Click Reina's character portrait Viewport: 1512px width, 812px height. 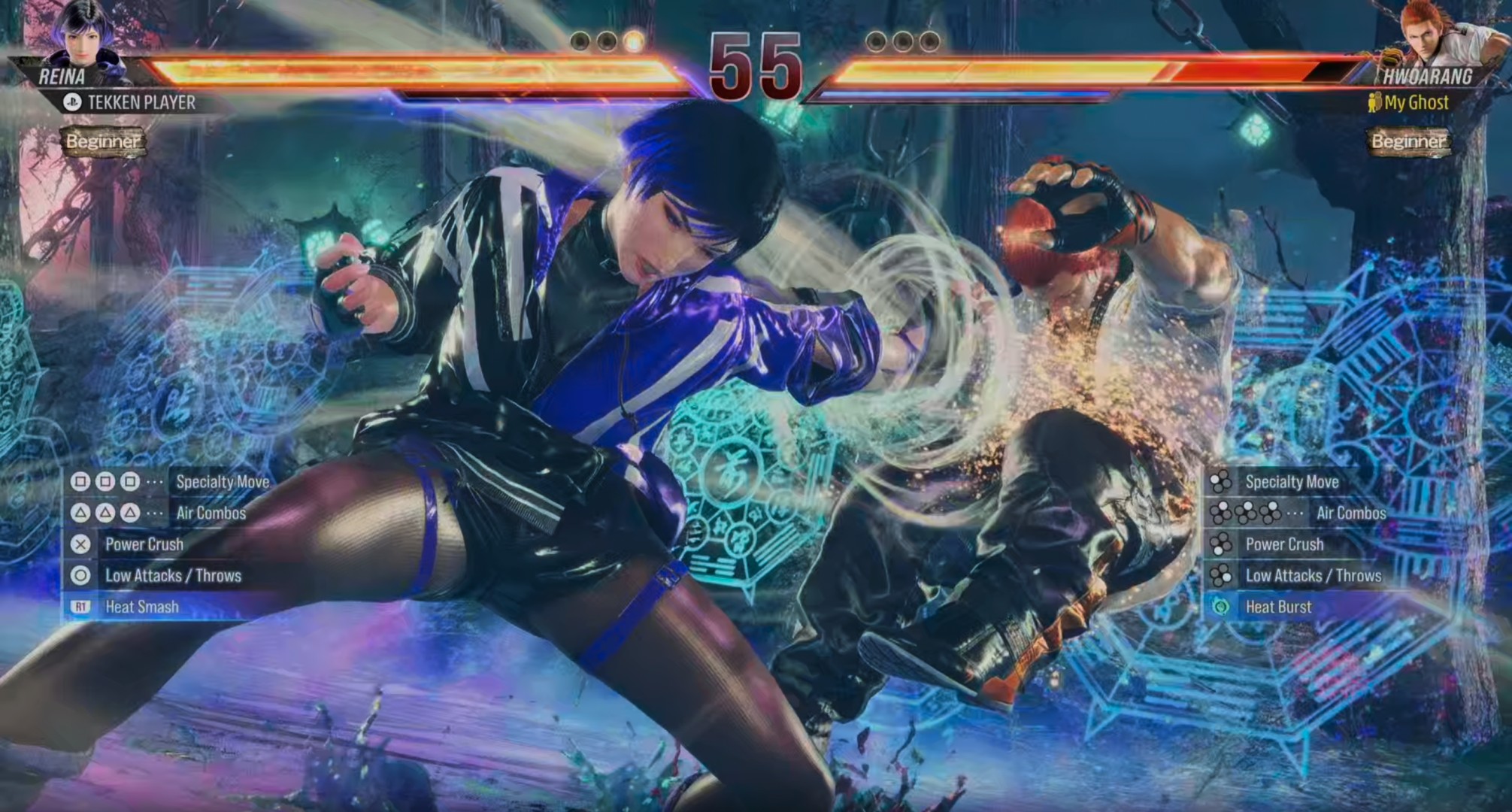click(81, 34)
